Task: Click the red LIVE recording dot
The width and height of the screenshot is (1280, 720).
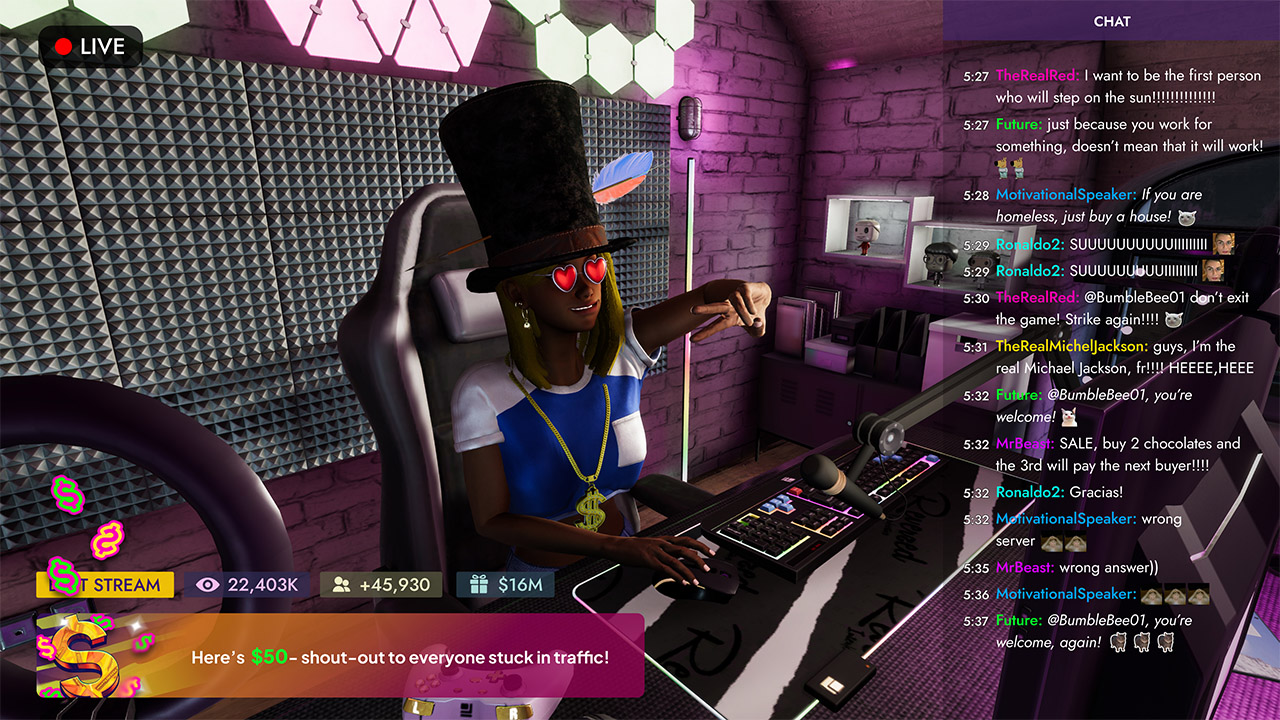Action: (x=61, y=45)
